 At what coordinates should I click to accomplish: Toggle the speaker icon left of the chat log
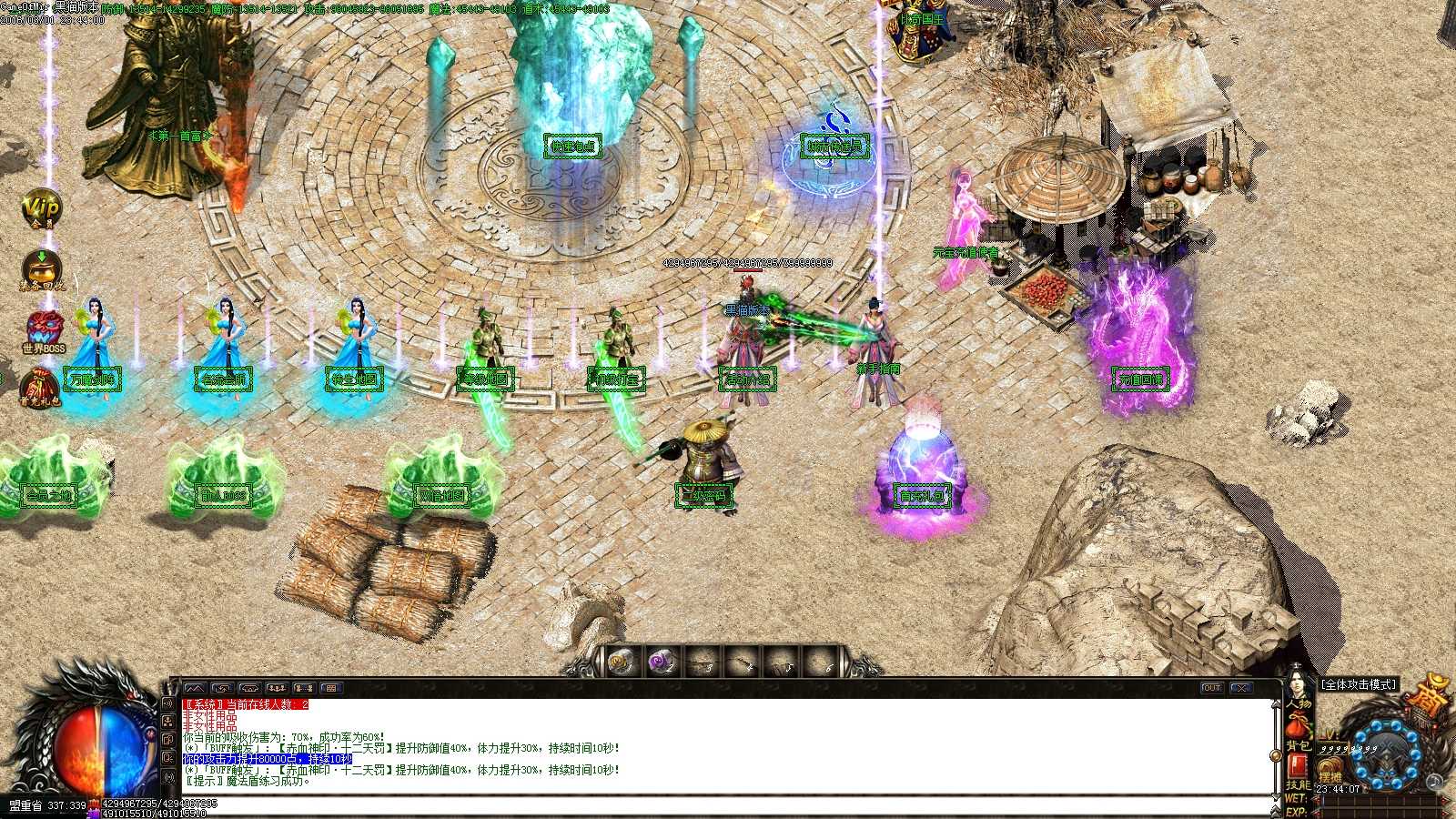point(167,703)
